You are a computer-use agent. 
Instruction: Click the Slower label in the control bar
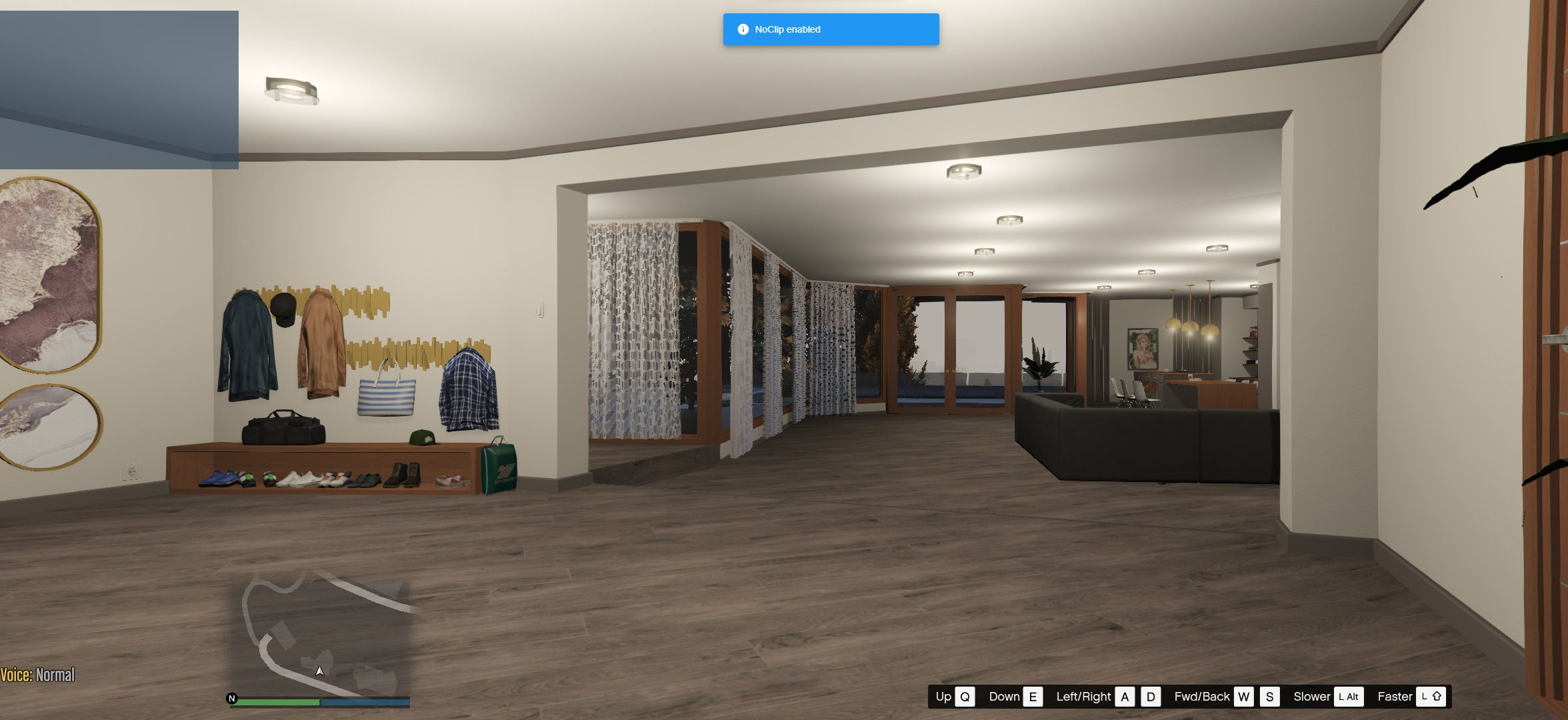[x=1313, y=697]
